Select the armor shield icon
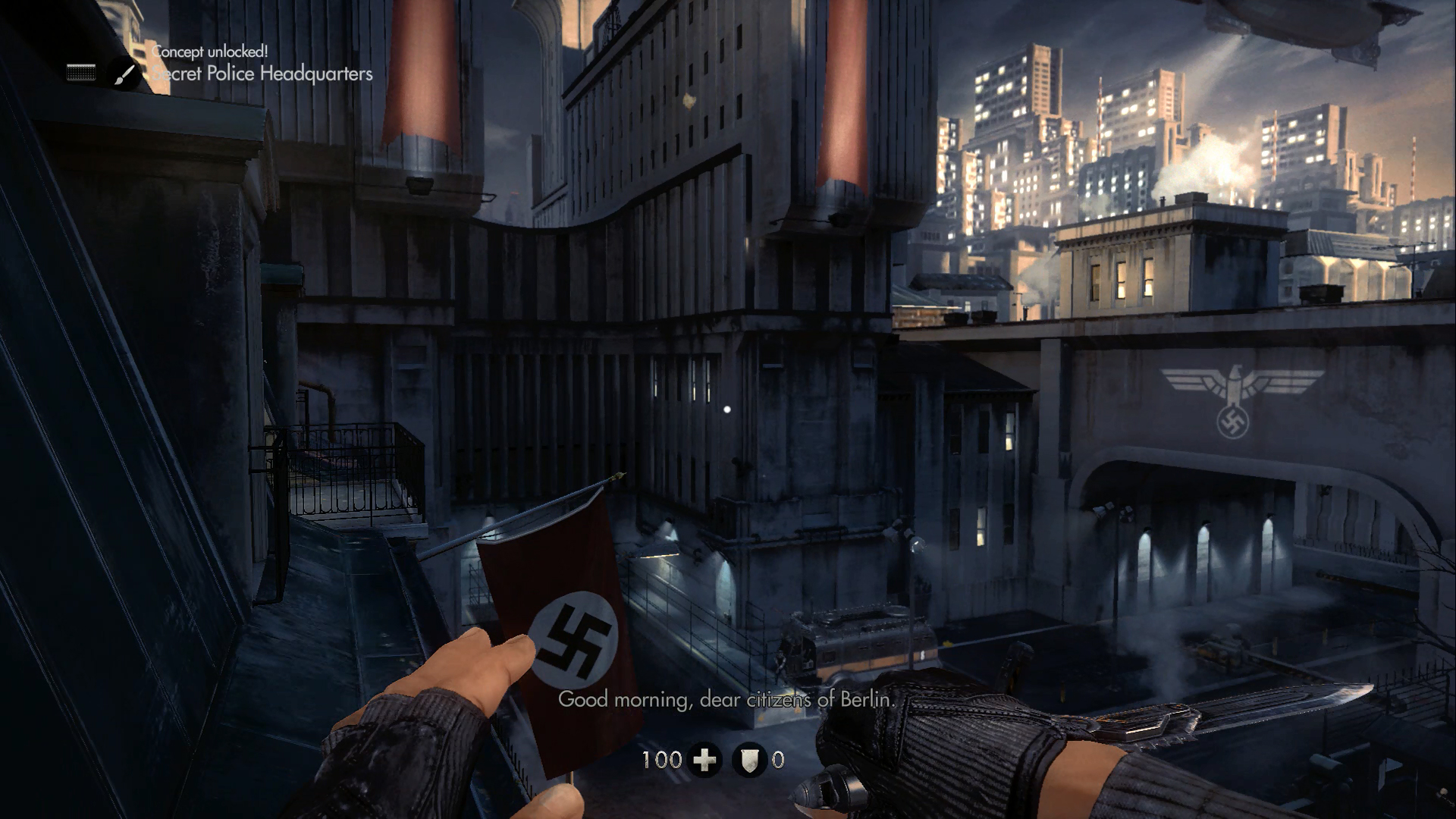 749,759
